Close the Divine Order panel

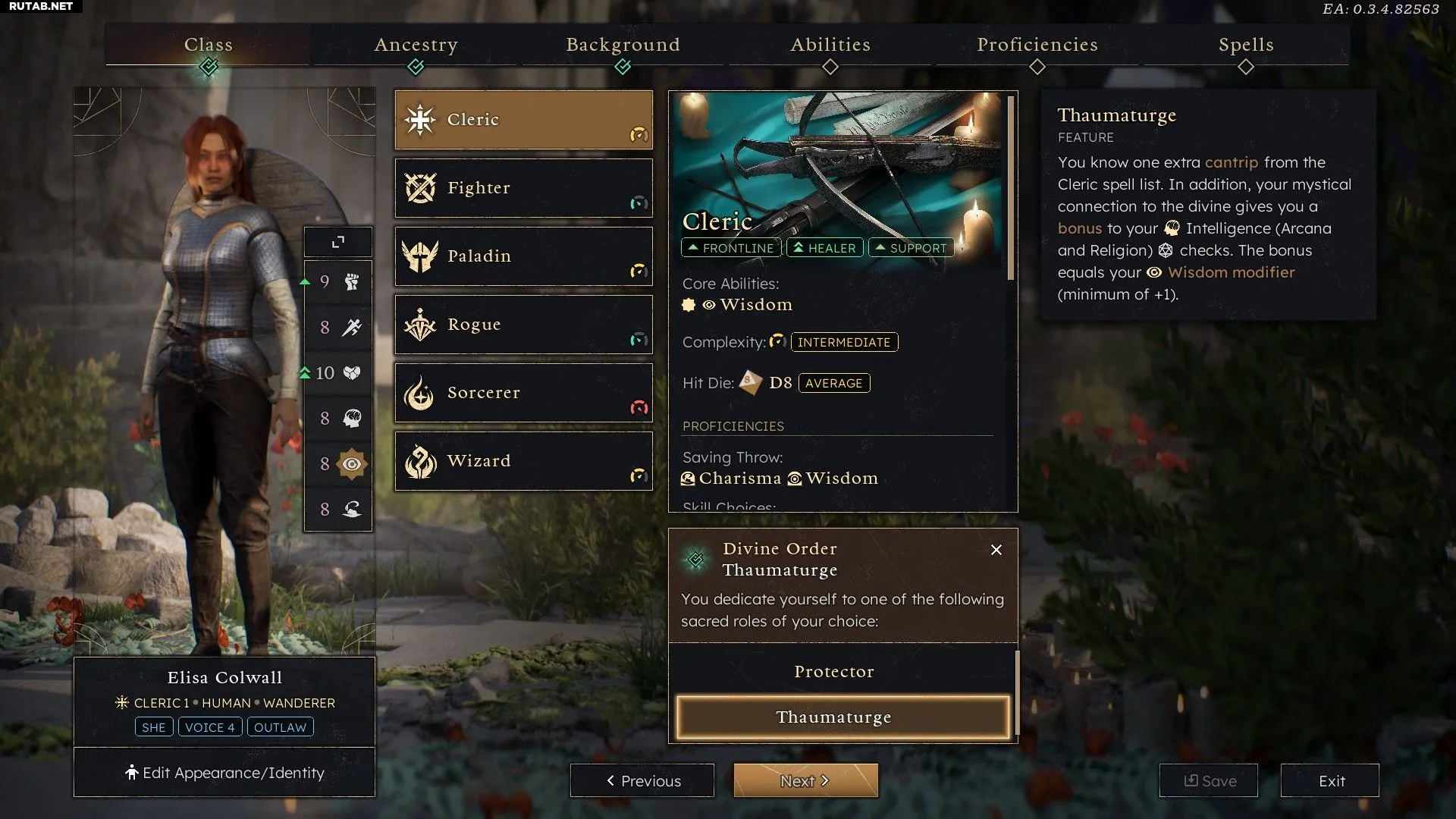996,550
